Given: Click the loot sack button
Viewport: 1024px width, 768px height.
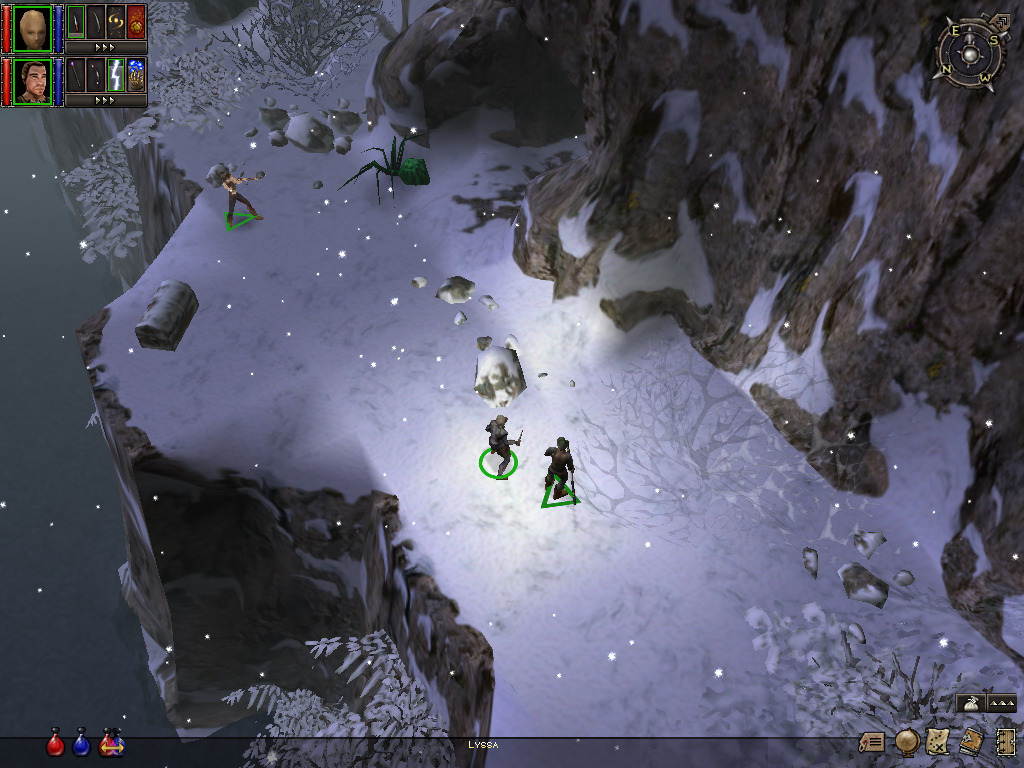Looking at the screenshot, I should [x=970, y=704].
